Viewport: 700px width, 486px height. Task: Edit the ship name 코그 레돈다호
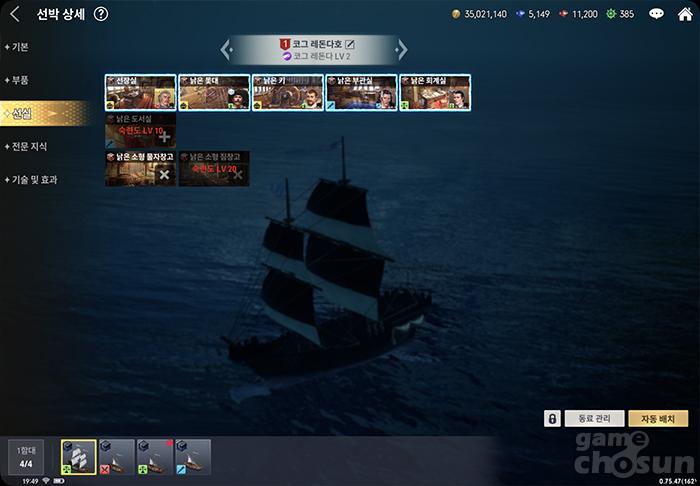click(350, 44)
